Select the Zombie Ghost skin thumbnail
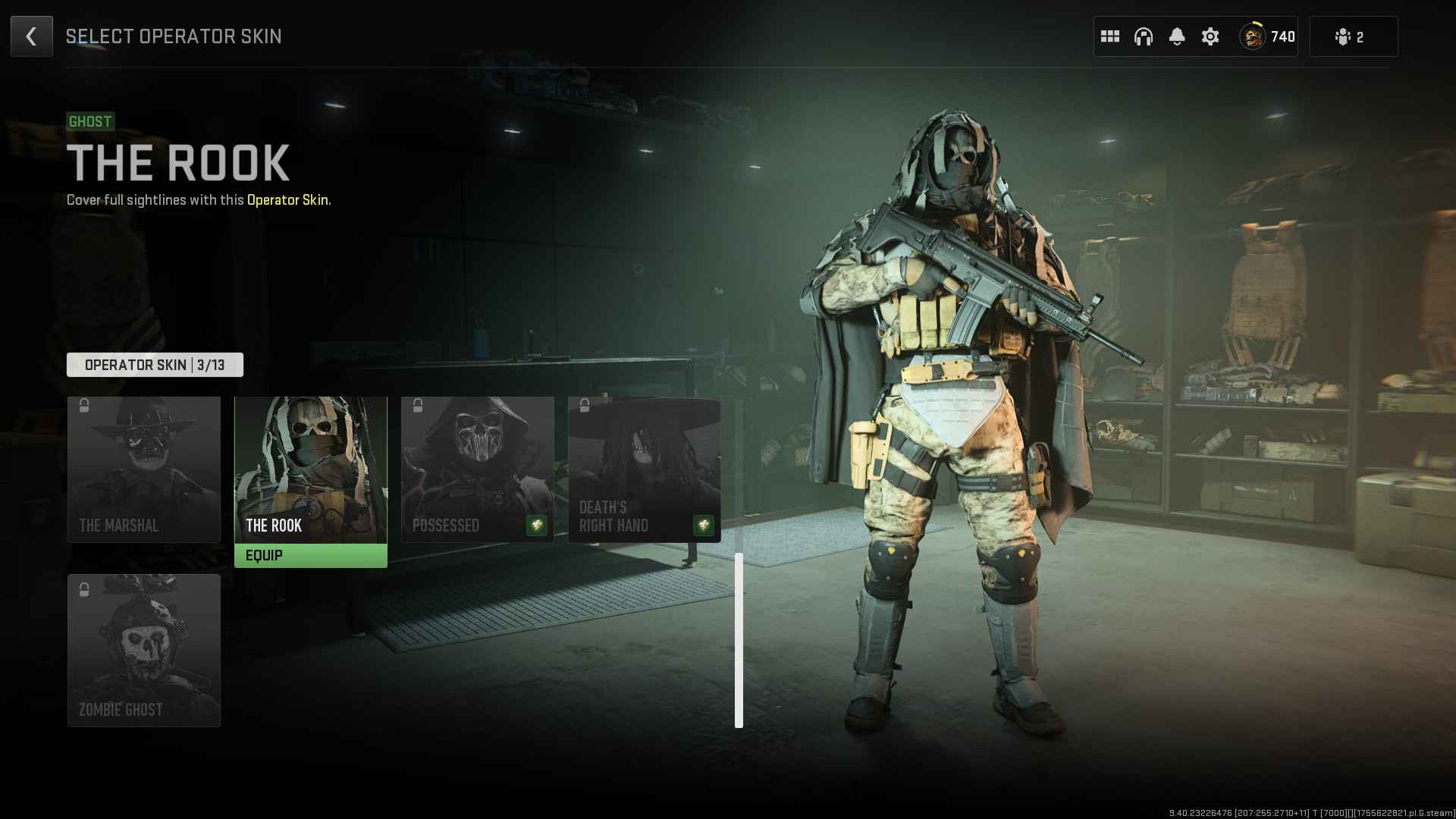 pos(144,648)
